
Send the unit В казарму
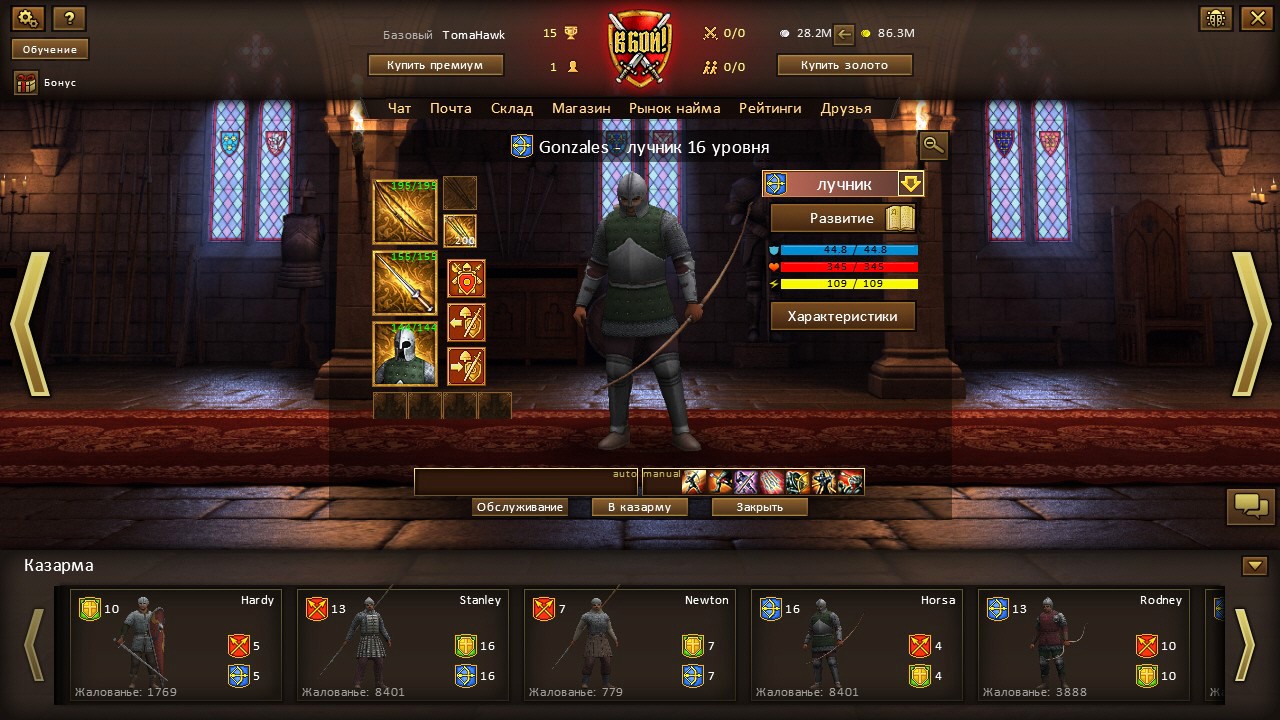[x=640, y=507]
